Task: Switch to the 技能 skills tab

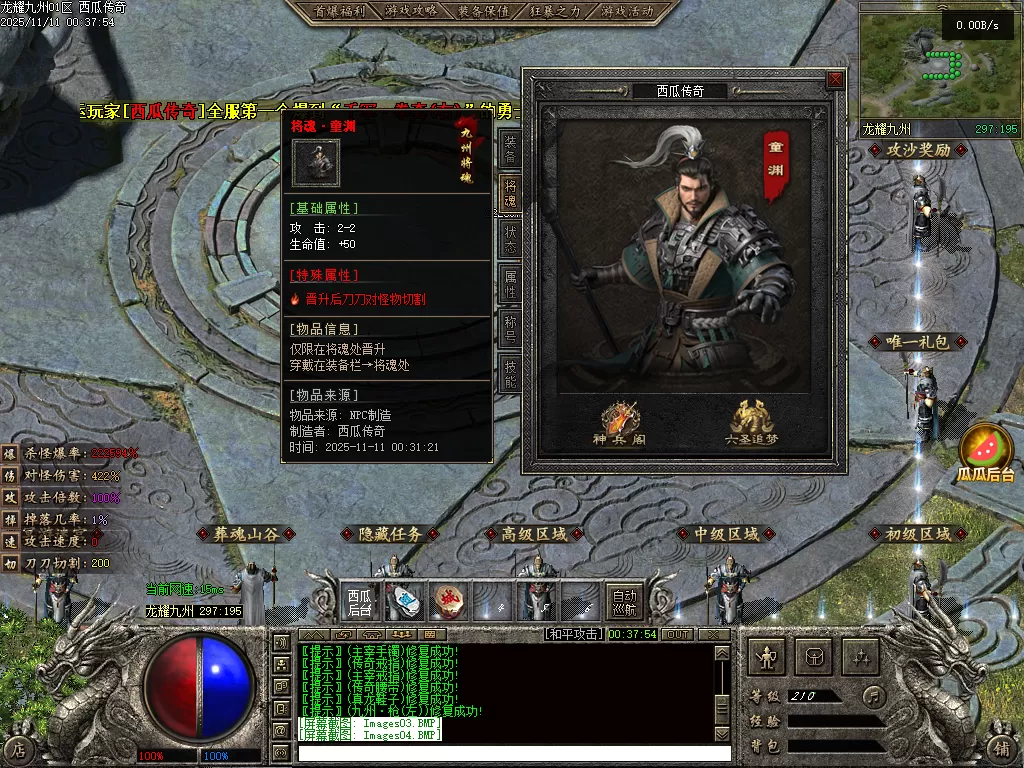Action: (510, 373)
